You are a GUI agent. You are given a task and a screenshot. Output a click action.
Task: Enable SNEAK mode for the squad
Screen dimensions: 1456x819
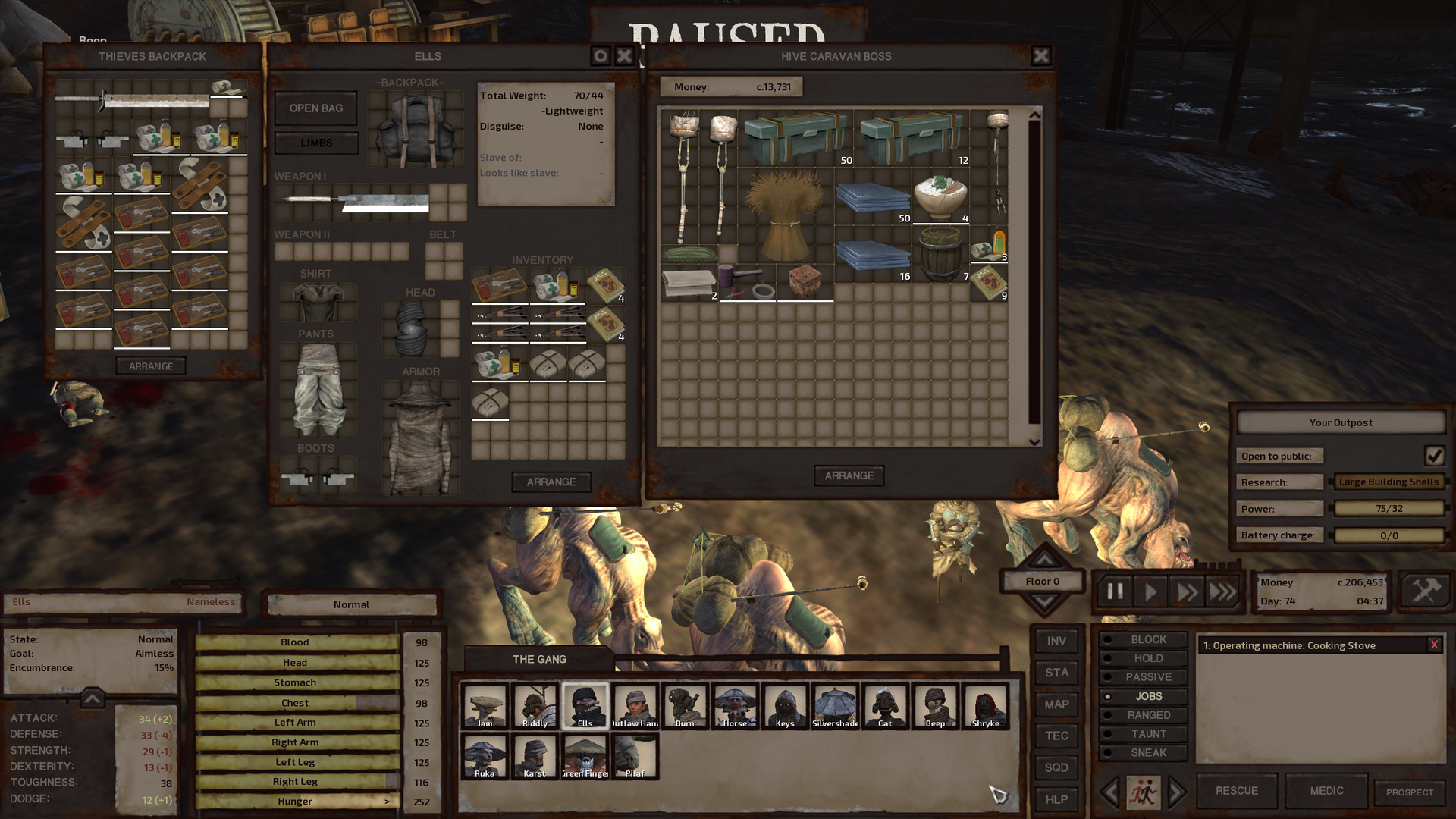click(x=1142, y=752)
